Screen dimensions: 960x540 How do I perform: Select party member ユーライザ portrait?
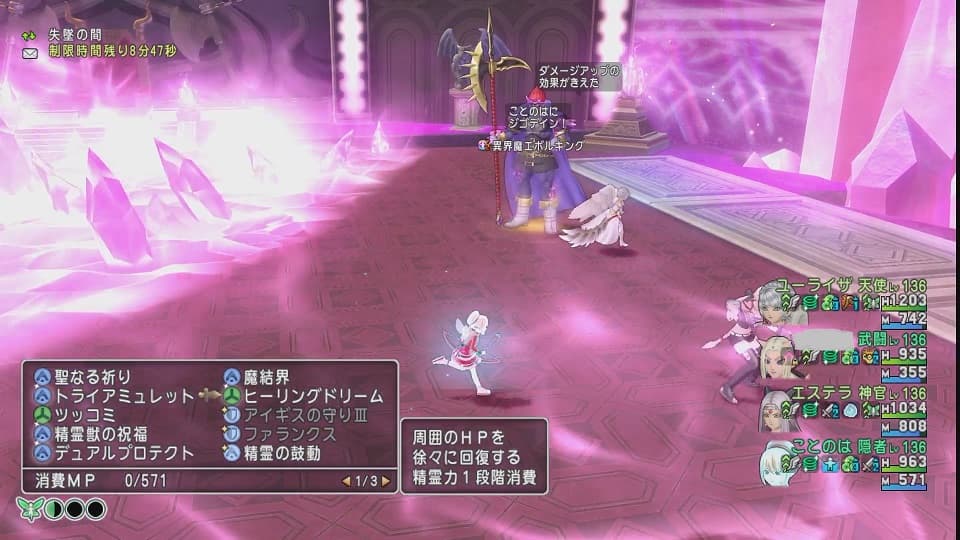(771, 299)
